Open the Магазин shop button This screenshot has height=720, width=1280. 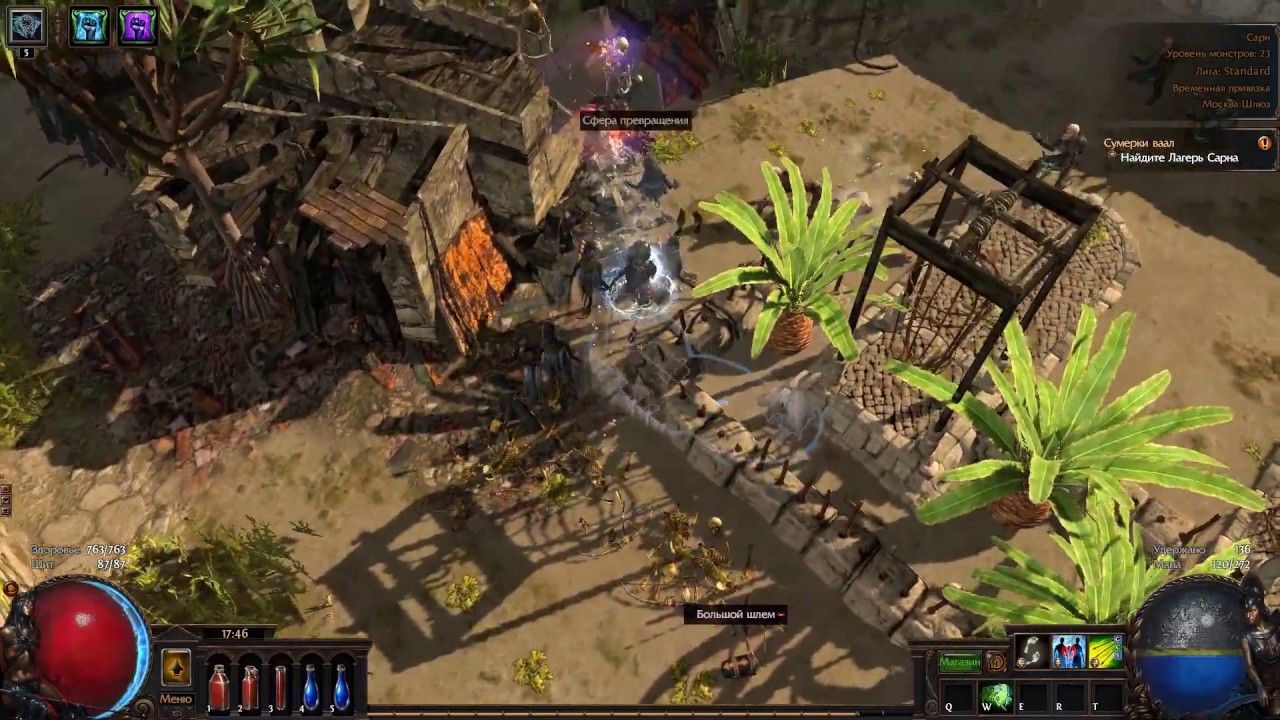(958, 662)
